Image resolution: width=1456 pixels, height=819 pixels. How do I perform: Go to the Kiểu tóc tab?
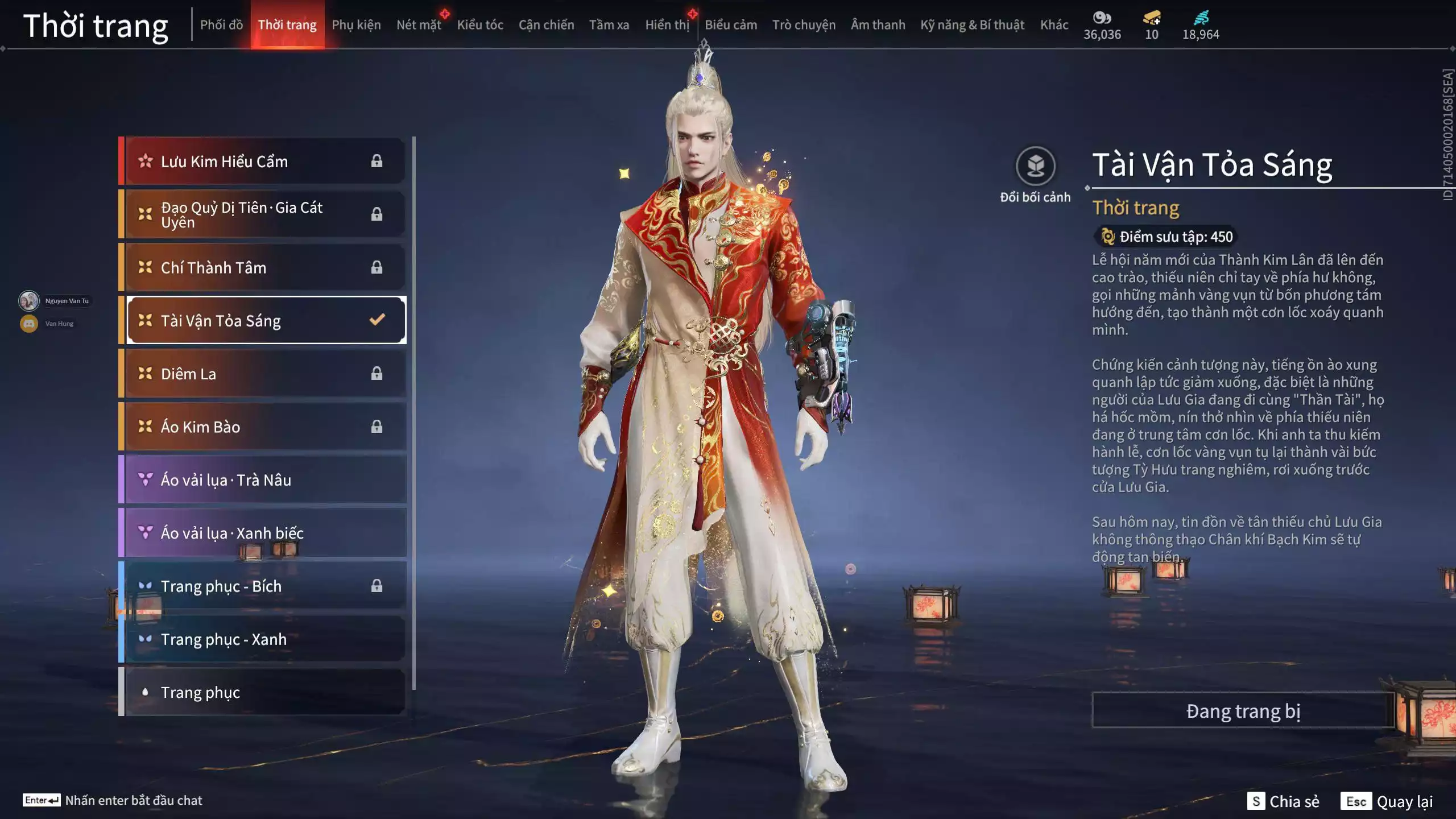[480, 25]
